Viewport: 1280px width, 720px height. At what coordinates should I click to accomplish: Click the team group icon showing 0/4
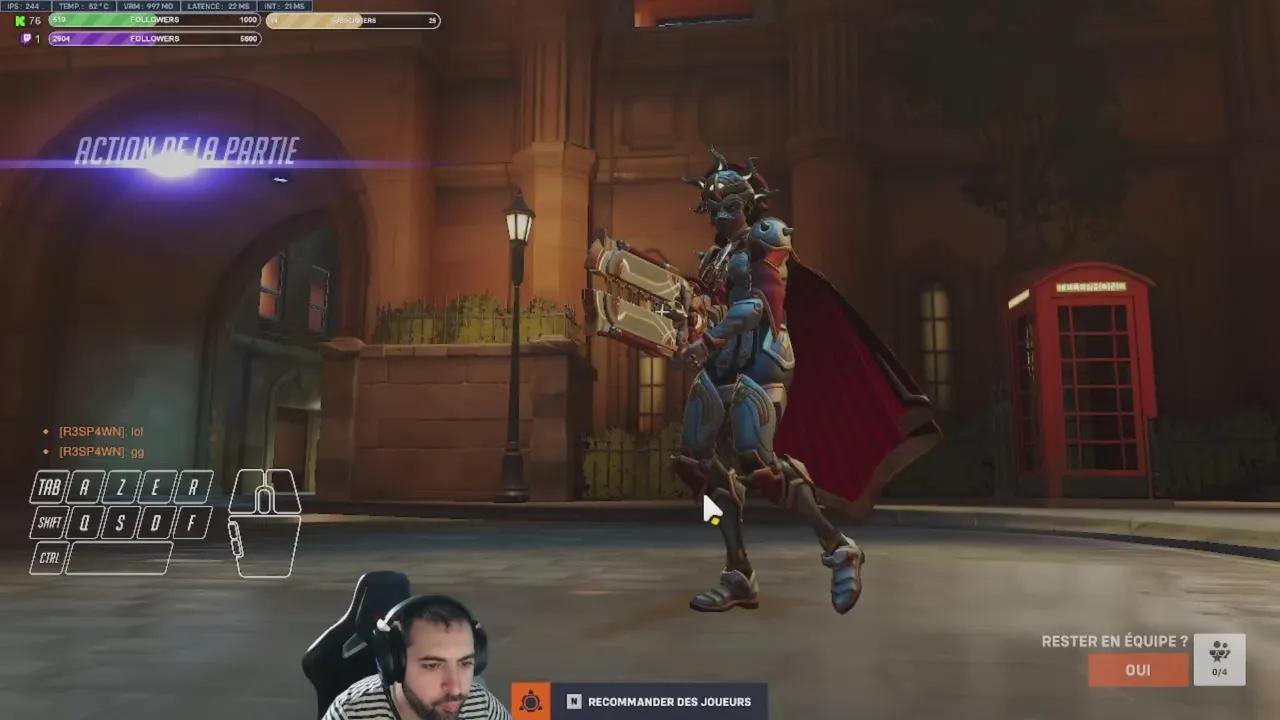(1218, 662)
